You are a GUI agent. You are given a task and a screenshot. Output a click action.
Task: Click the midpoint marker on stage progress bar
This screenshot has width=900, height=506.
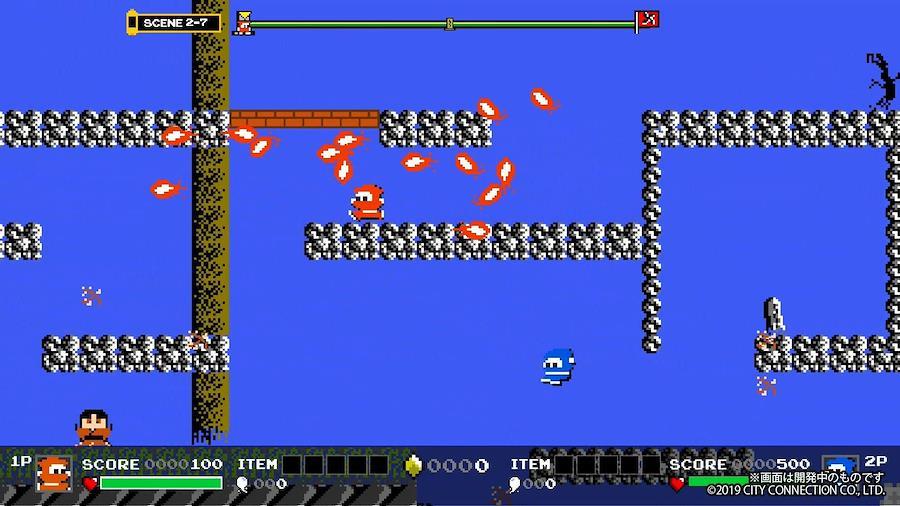[x=450, y=22]
